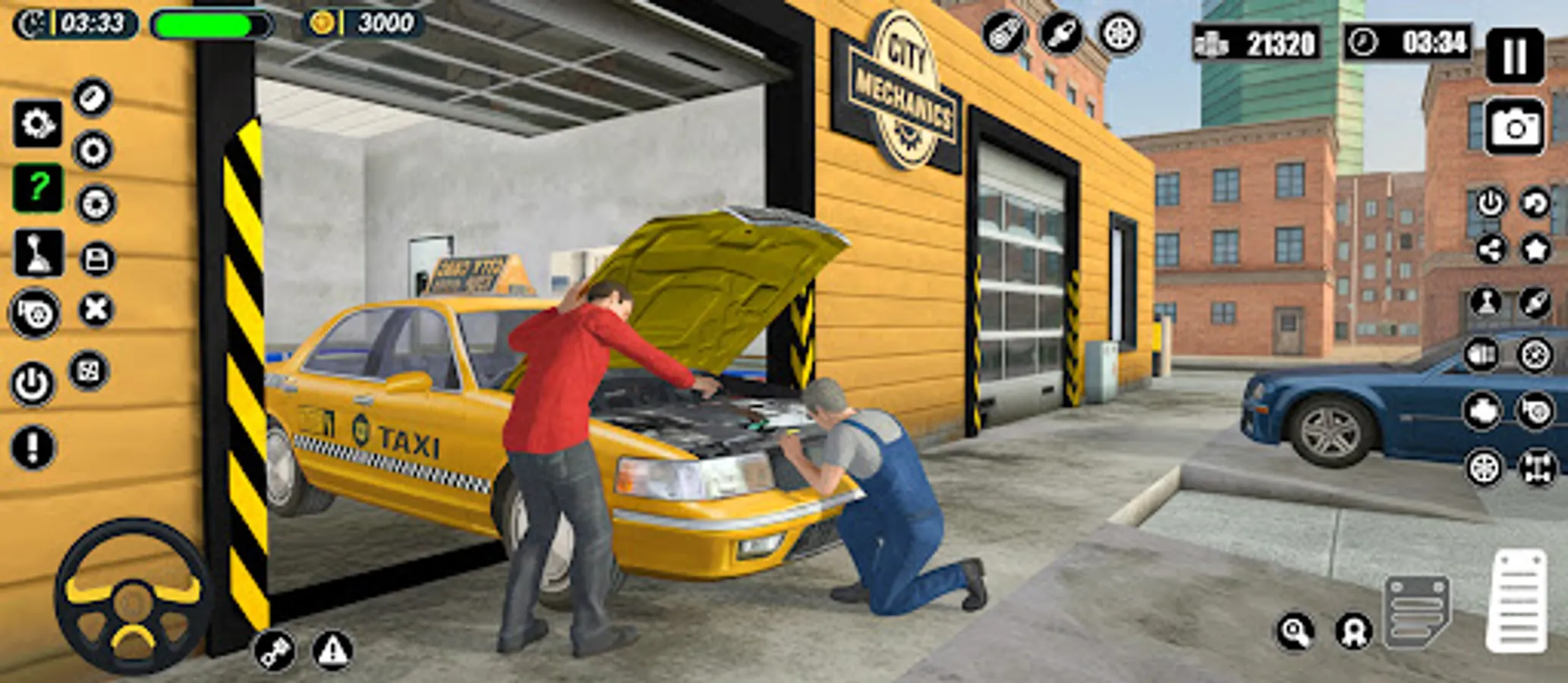This screenshot has width=1568, height=683.
Task: Pause the game
Action: coord(1514,53)
